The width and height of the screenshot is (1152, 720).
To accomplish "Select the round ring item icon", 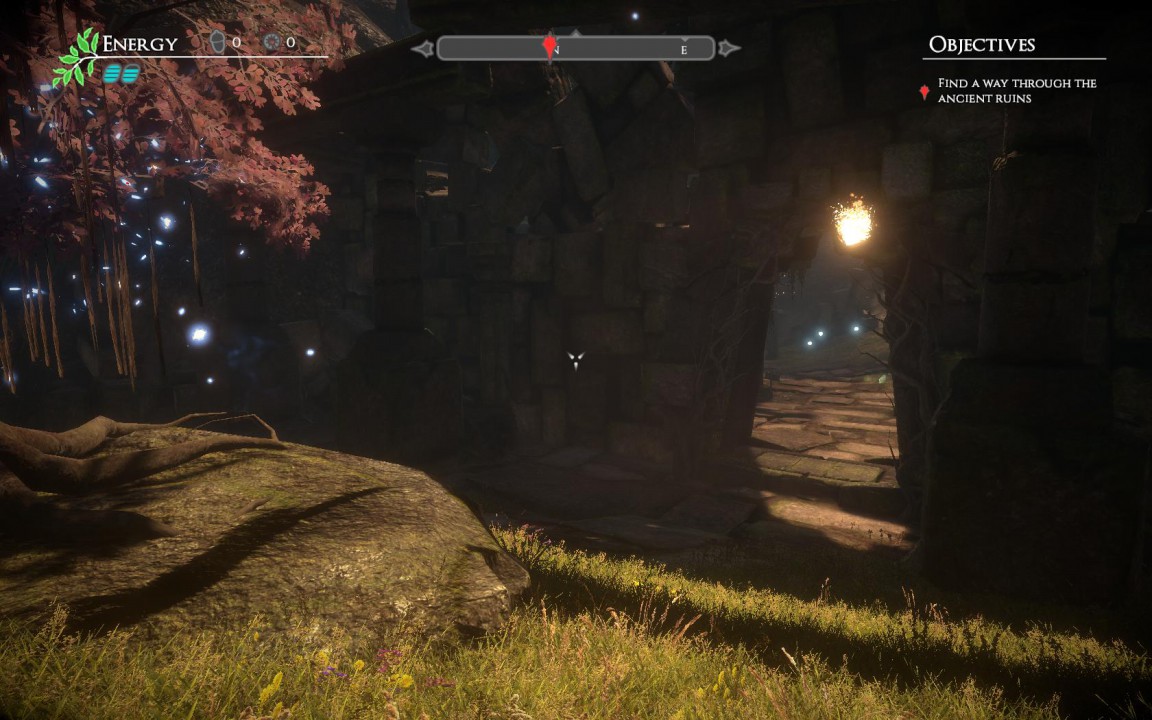I will pos(272,42).
